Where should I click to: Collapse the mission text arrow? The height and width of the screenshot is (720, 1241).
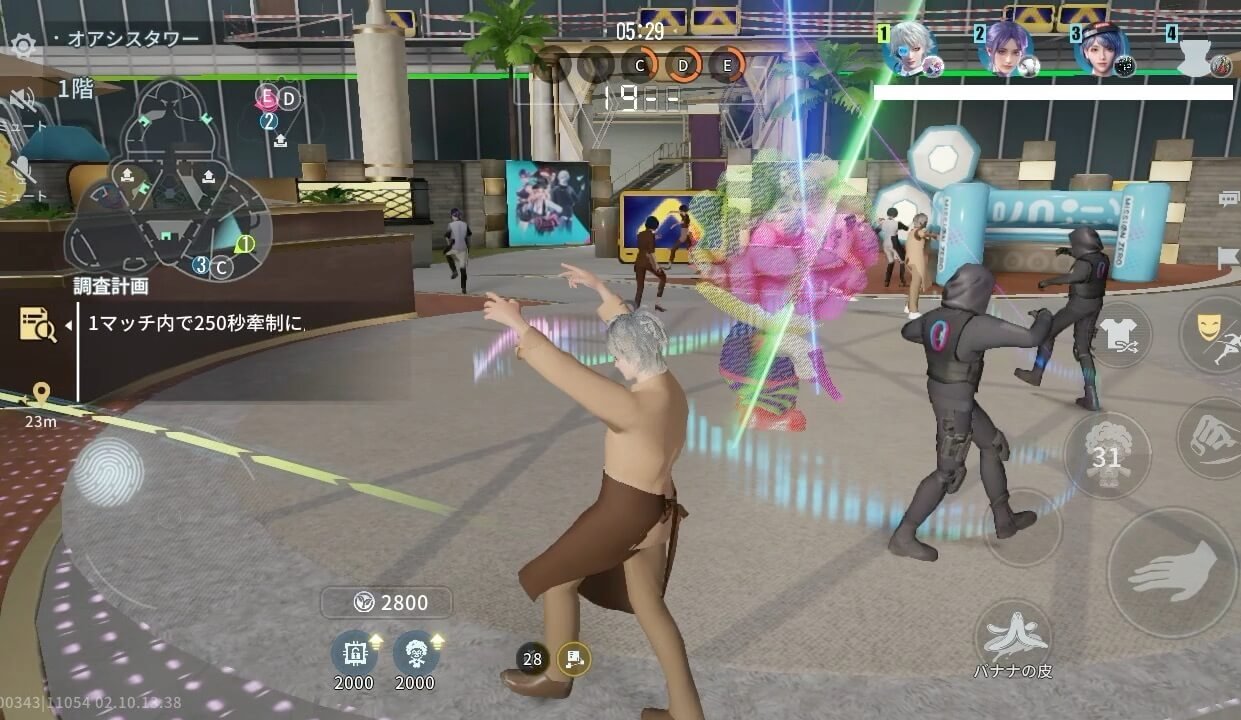click(69, 325)
